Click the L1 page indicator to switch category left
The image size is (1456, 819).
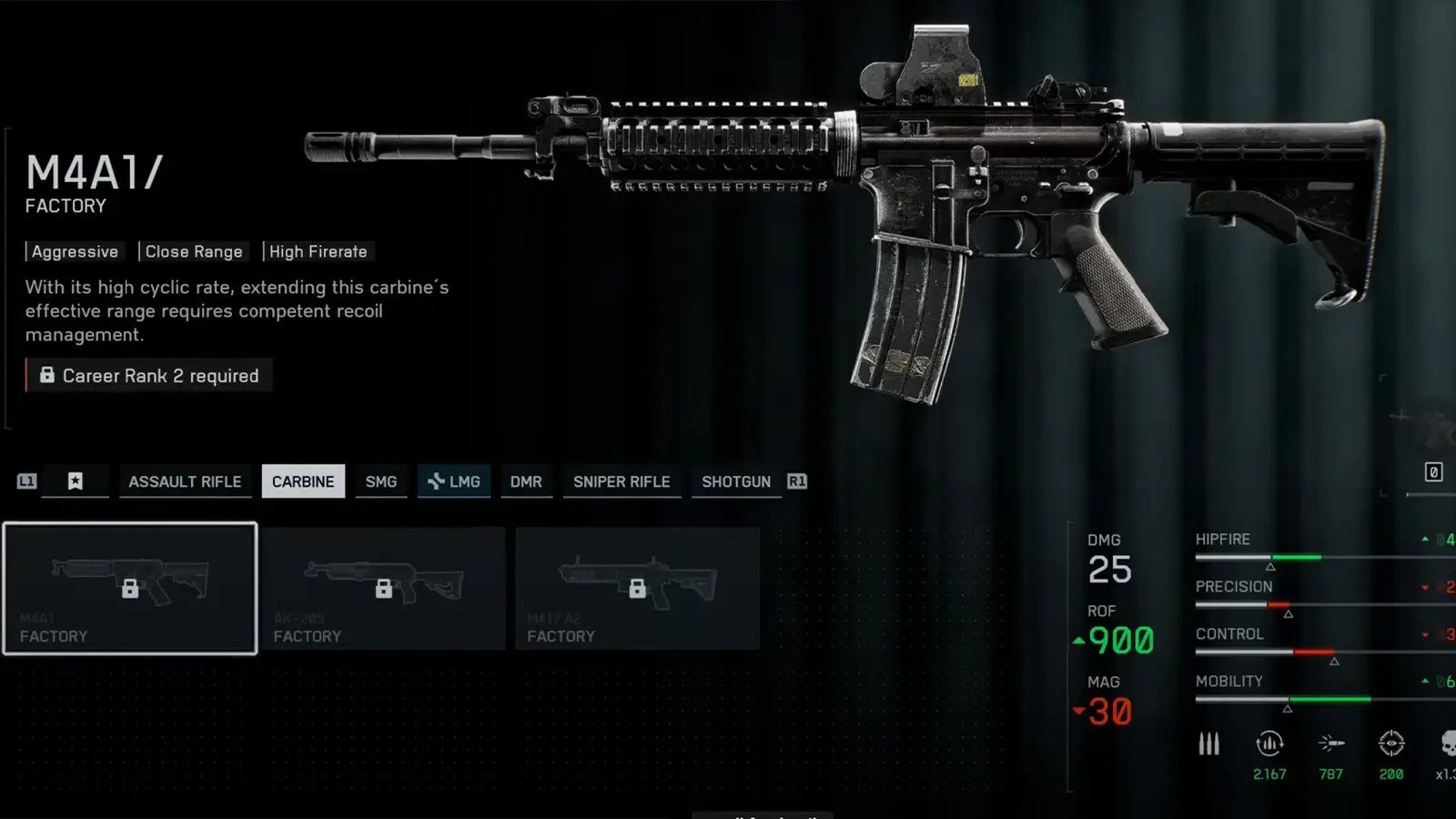25,481
